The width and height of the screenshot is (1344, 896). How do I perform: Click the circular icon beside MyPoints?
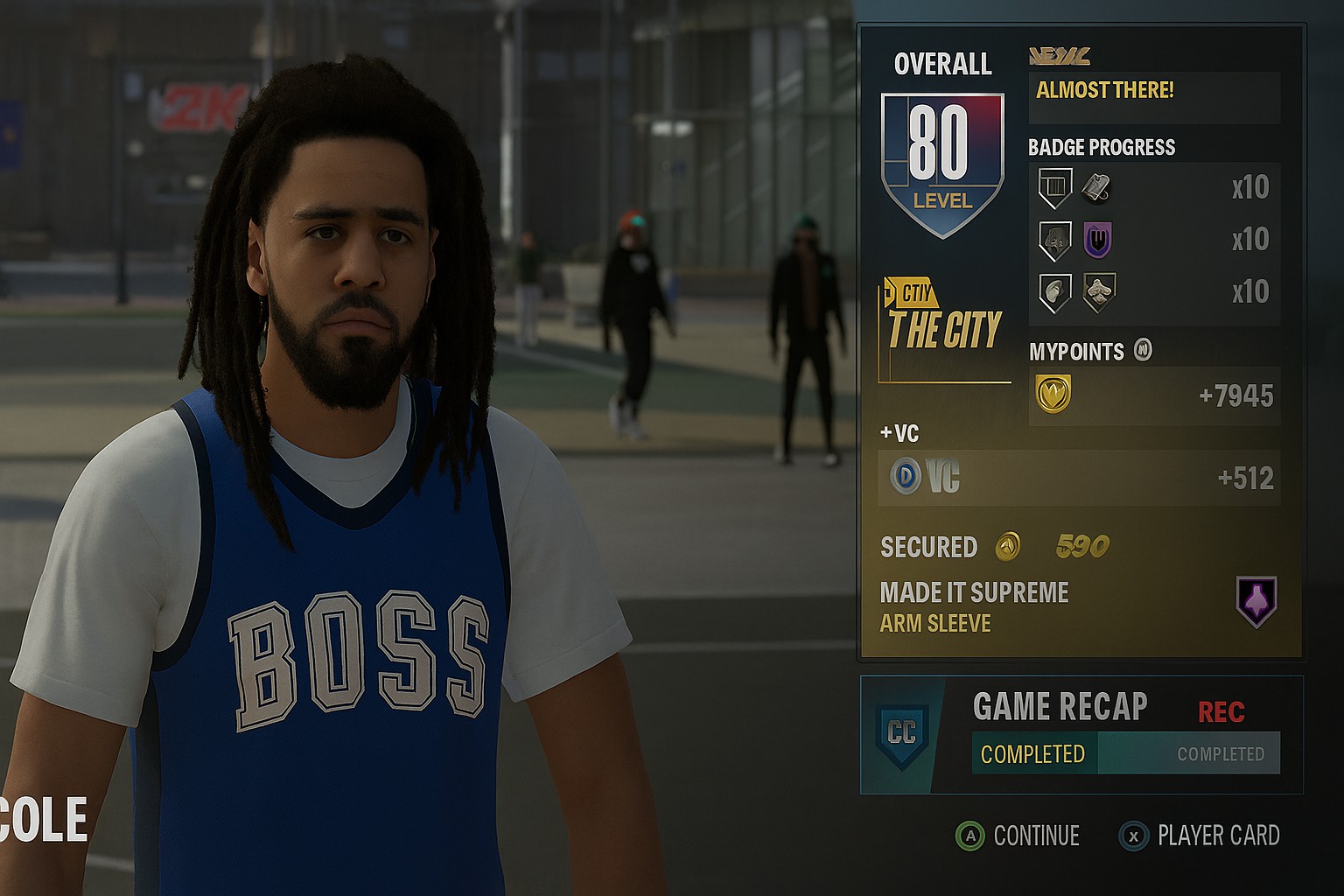click(x=1143, y=350)
